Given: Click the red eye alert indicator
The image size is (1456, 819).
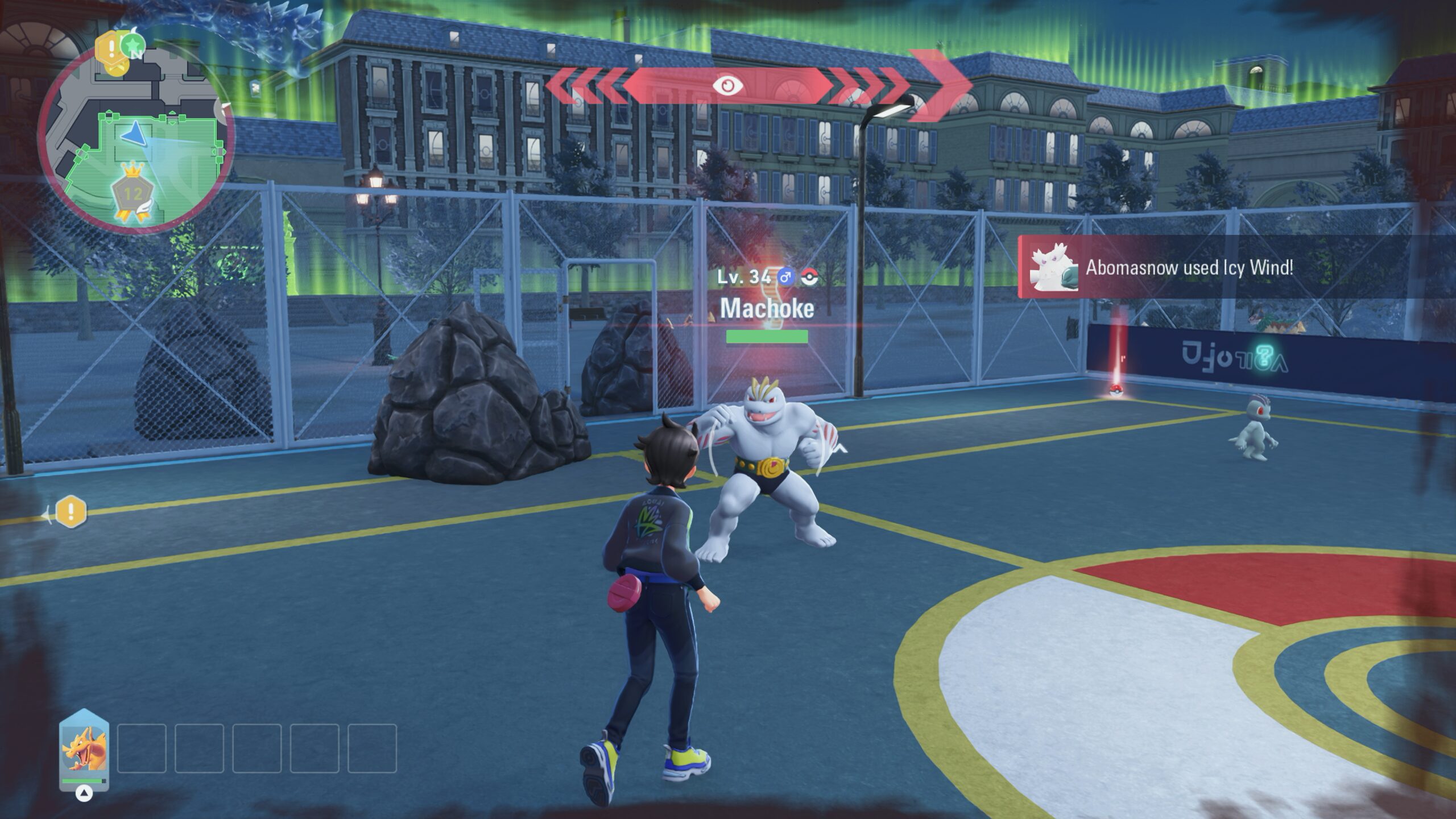Looking at the screenshot, I should click(729, 86).
